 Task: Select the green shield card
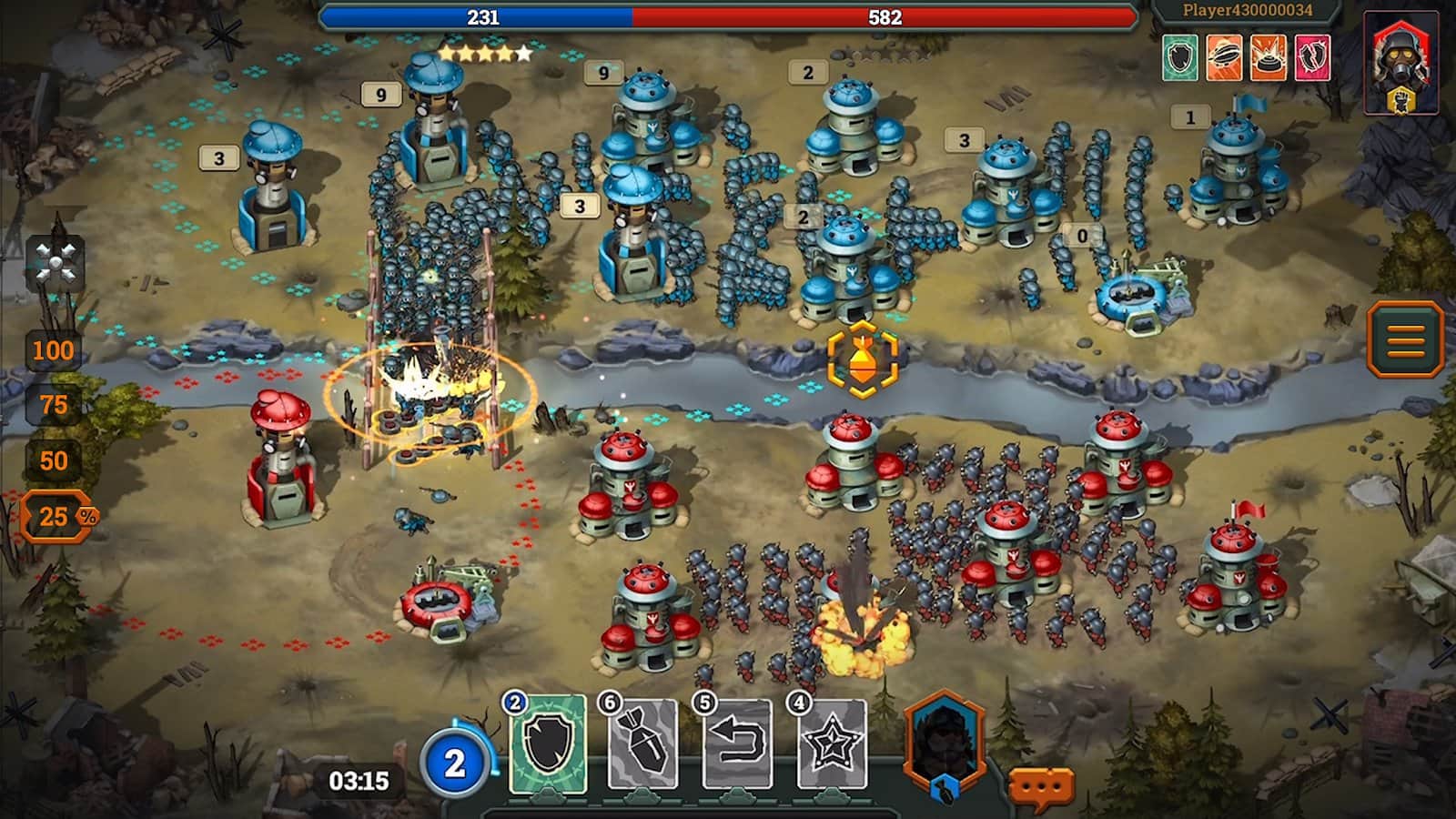click(548, 743)
